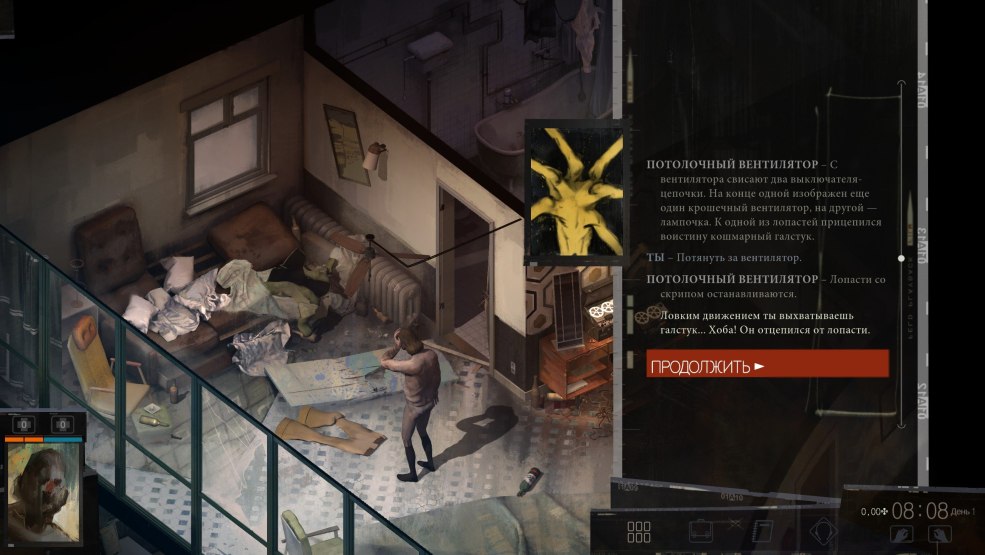Select the right hand item slot

[941, 533]
